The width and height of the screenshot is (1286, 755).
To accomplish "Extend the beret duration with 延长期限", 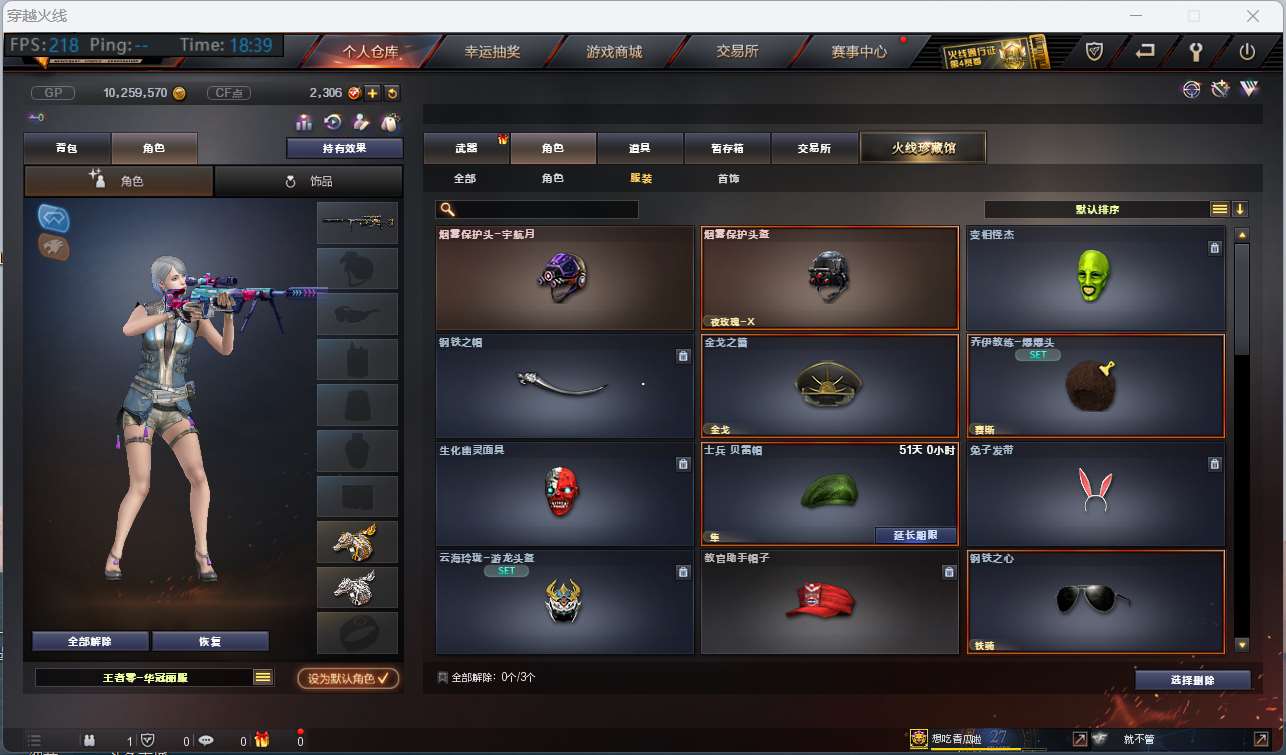I will tap(915, 535).
